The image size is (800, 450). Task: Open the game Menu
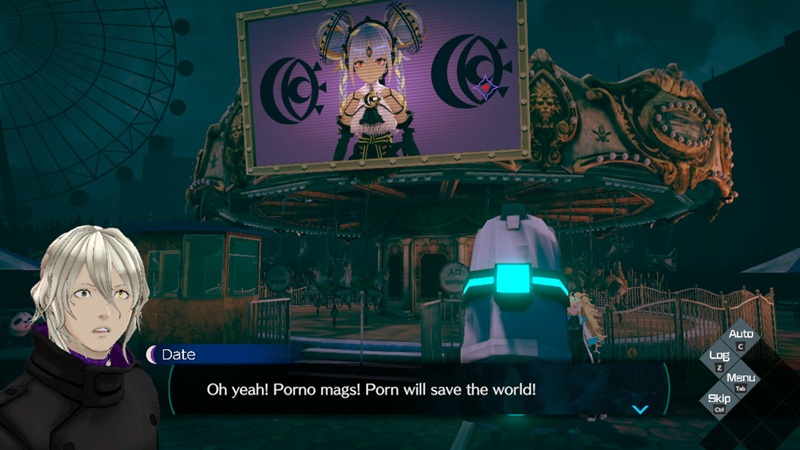(x=741, y=379)
